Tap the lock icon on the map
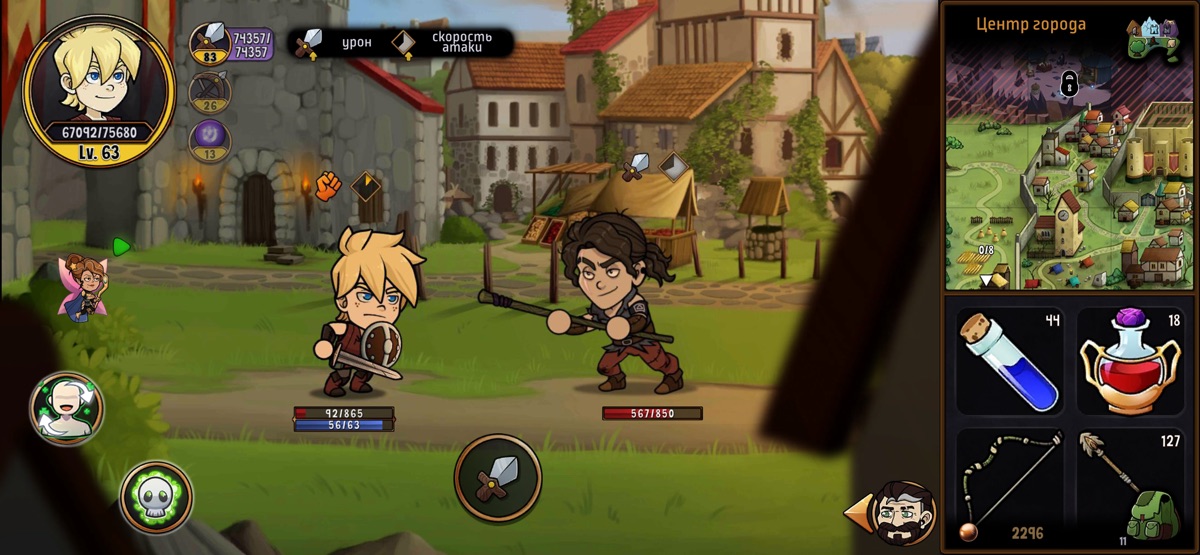Image resolution: width=1200 pixels, height=555 pixels. (1068, 85)
